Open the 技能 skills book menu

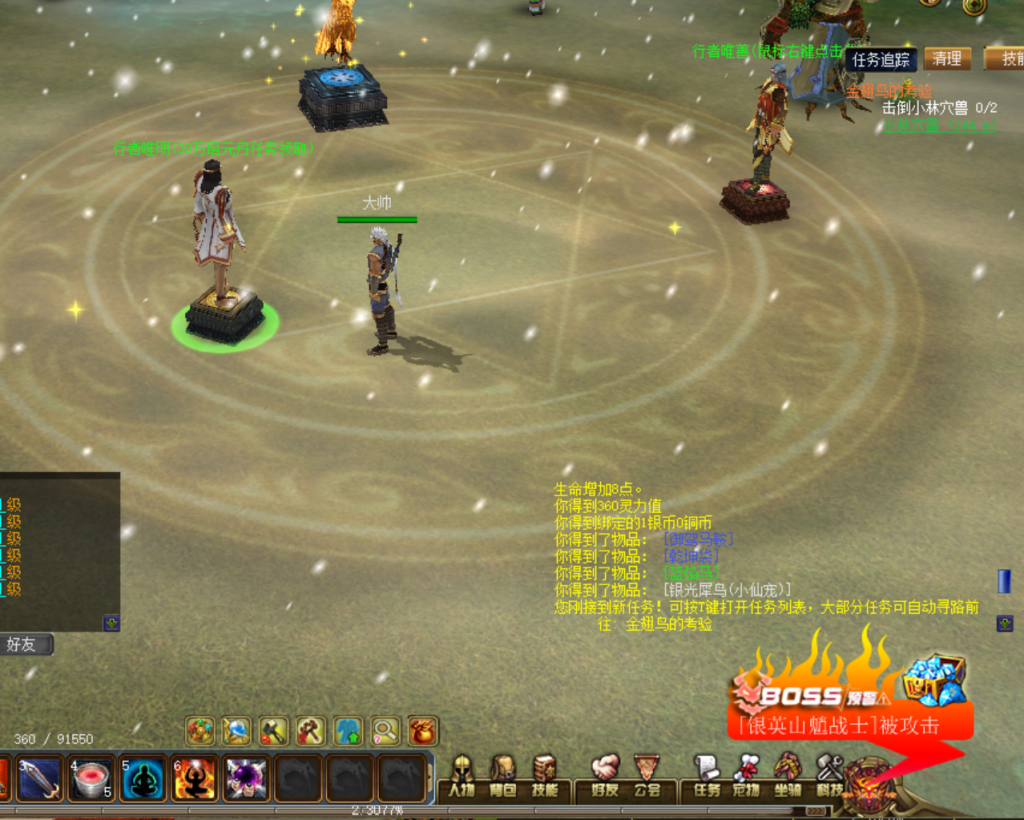544,776
